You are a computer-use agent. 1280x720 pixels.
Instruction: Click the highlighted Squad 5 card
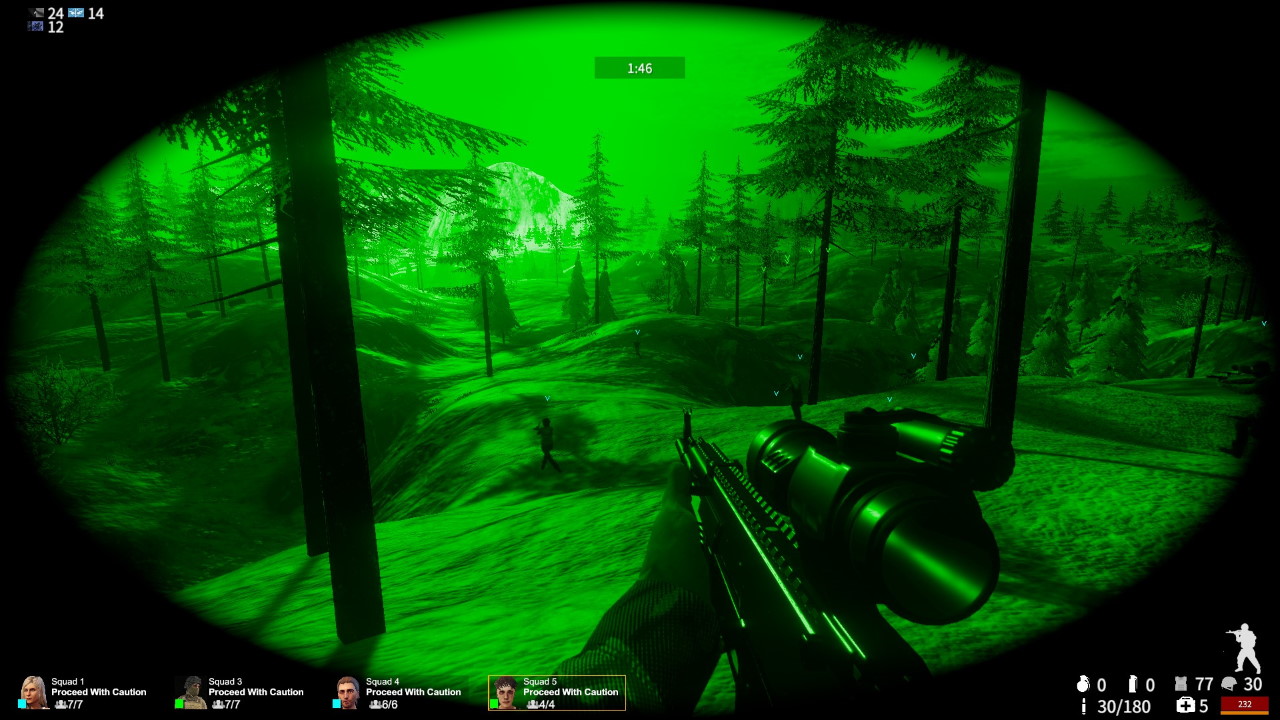557,692
